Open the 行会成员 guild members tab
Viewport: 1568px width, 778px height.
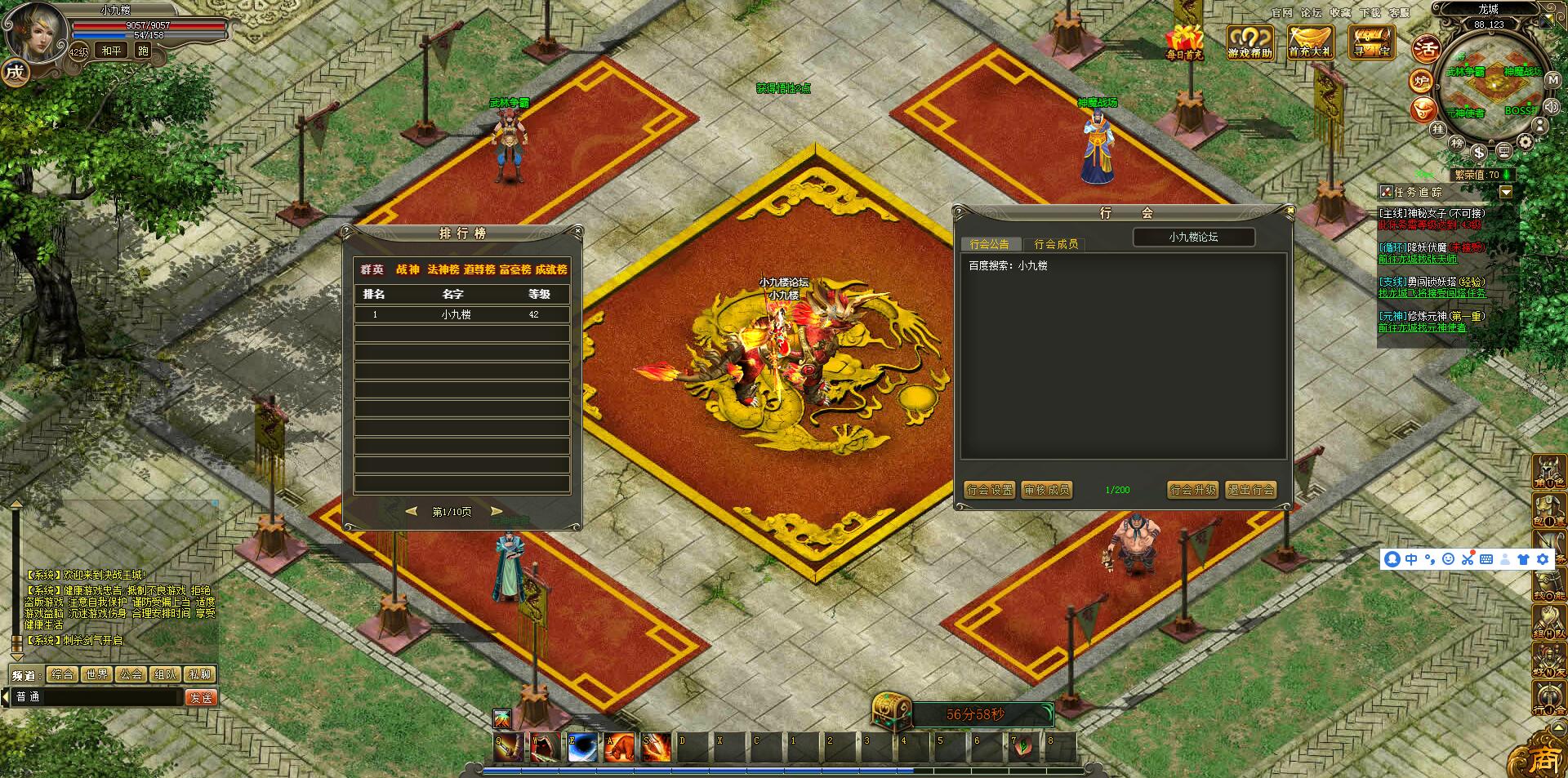(1055, 244)
